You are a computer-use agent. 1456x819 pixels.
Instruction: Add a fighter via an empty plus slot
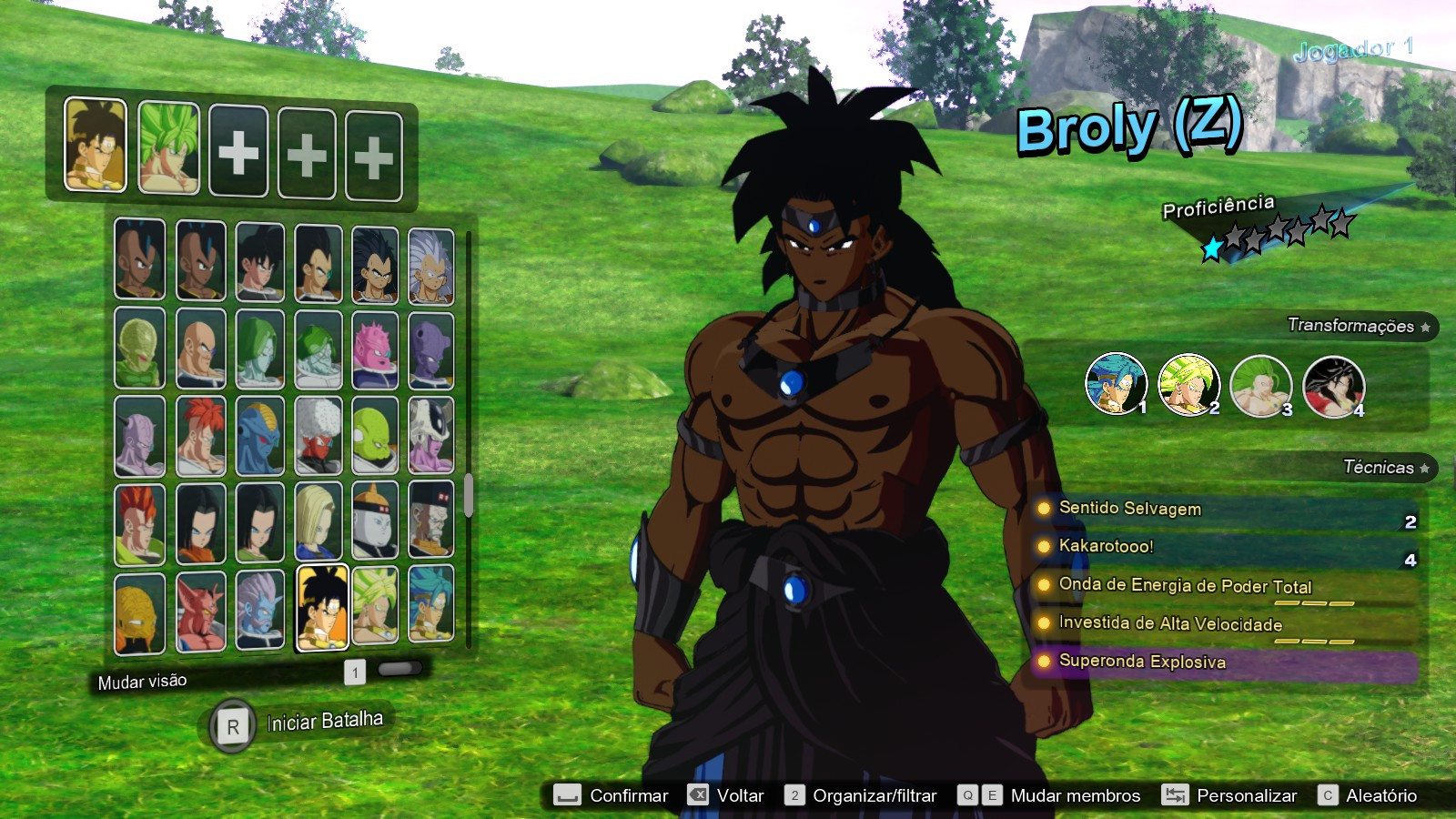tap(238, 151)
